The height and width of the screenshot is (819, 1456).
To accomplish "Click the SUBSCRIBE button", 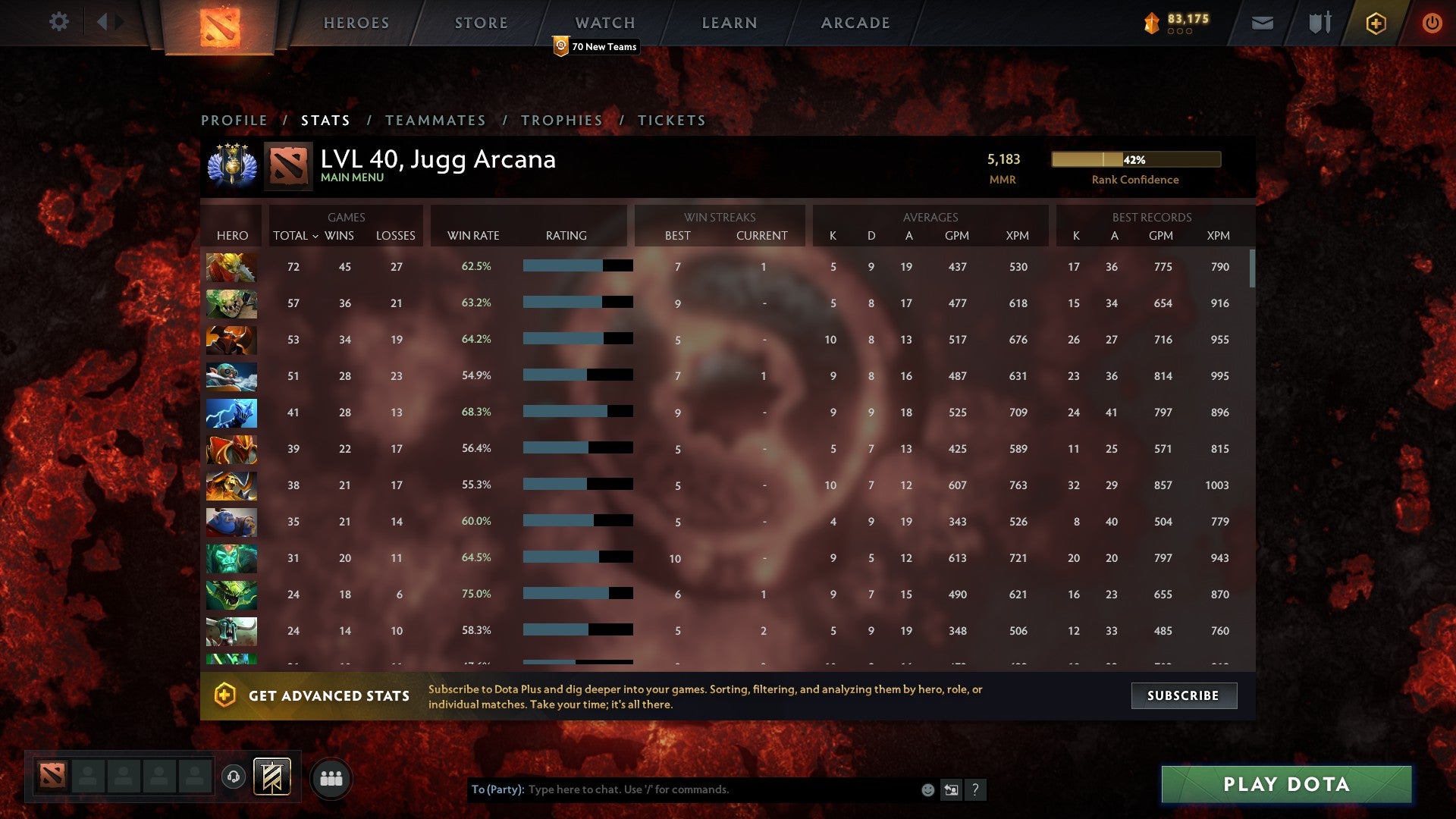I will click(x=1183, y=695).
